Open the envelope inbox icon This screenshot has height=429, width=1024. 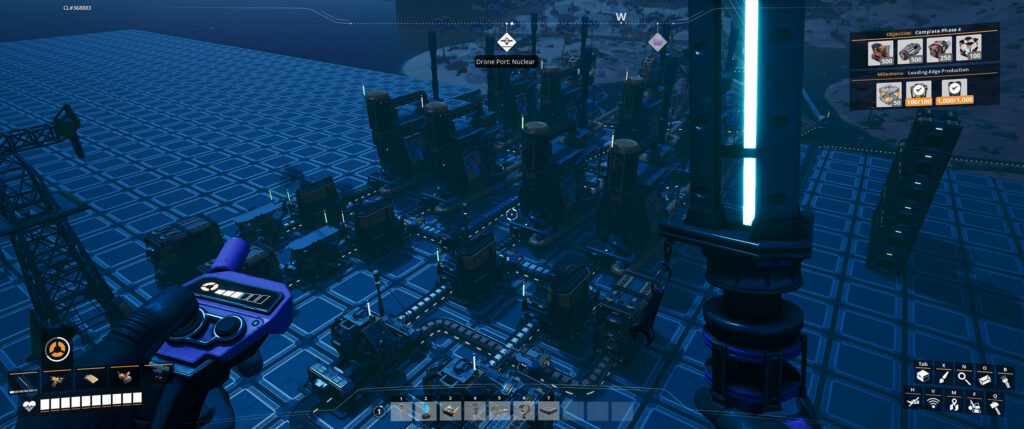pyautogui.click(x=986, y=377)
